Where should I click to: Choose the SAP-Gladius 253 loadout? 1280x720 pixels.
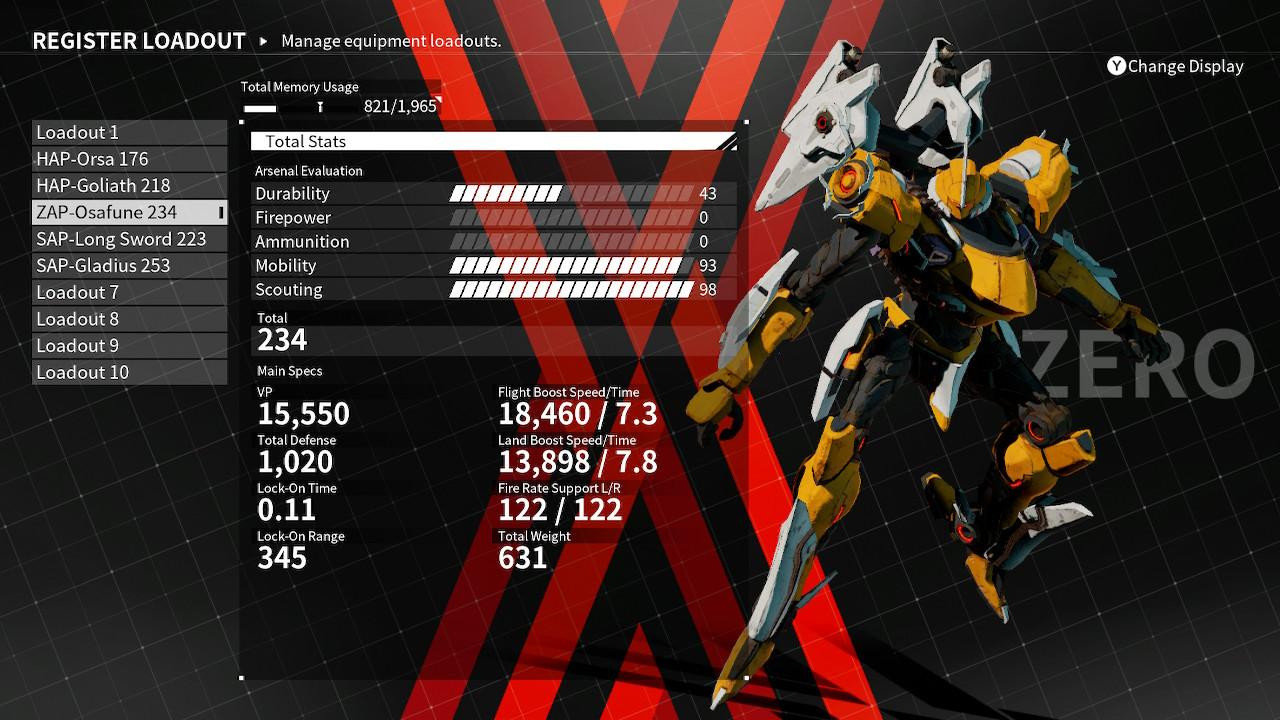pyautogui.click(x=129, y=266)
